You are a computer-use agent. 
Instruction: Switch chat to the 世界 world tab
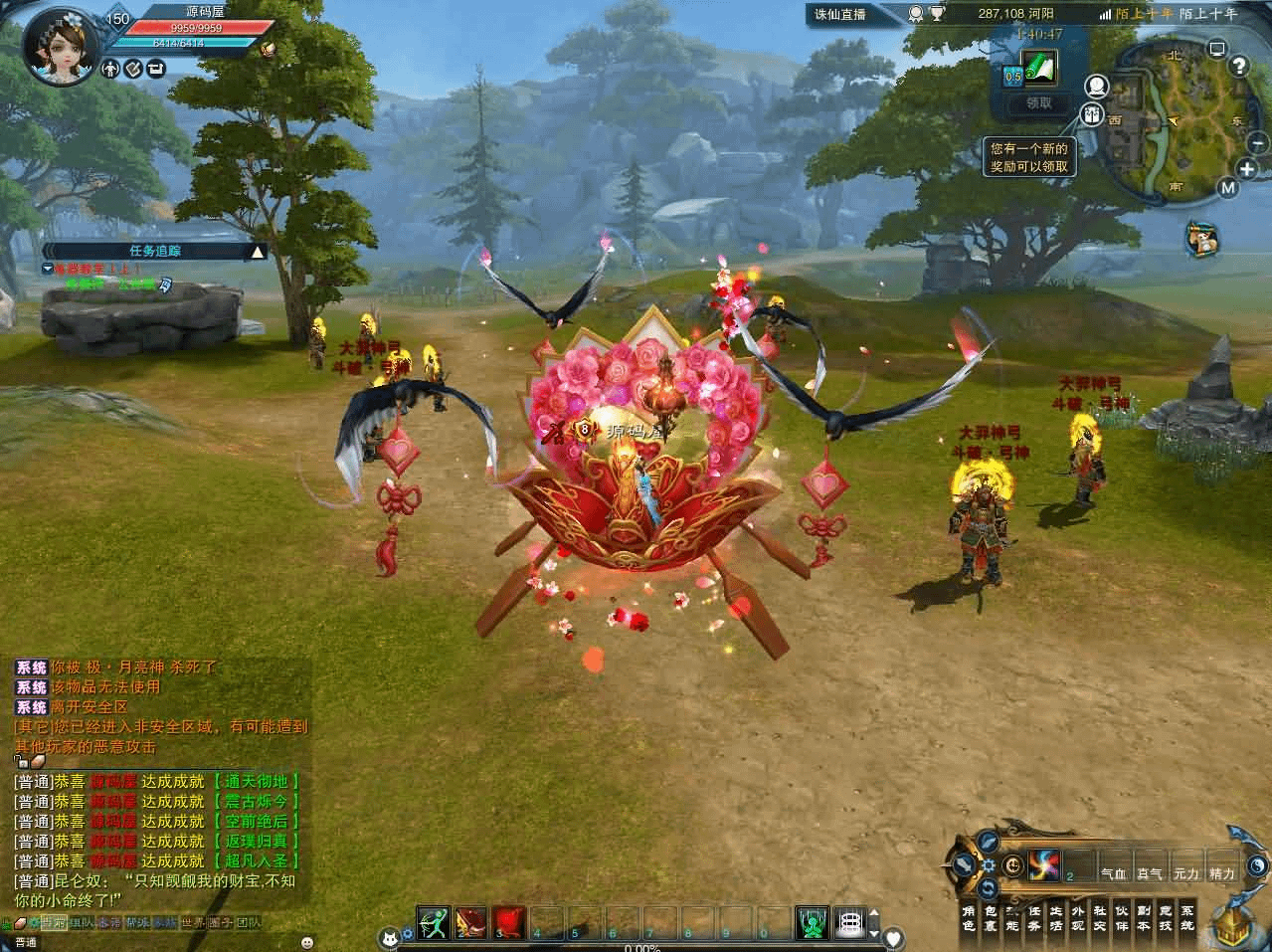coord(193,922)
